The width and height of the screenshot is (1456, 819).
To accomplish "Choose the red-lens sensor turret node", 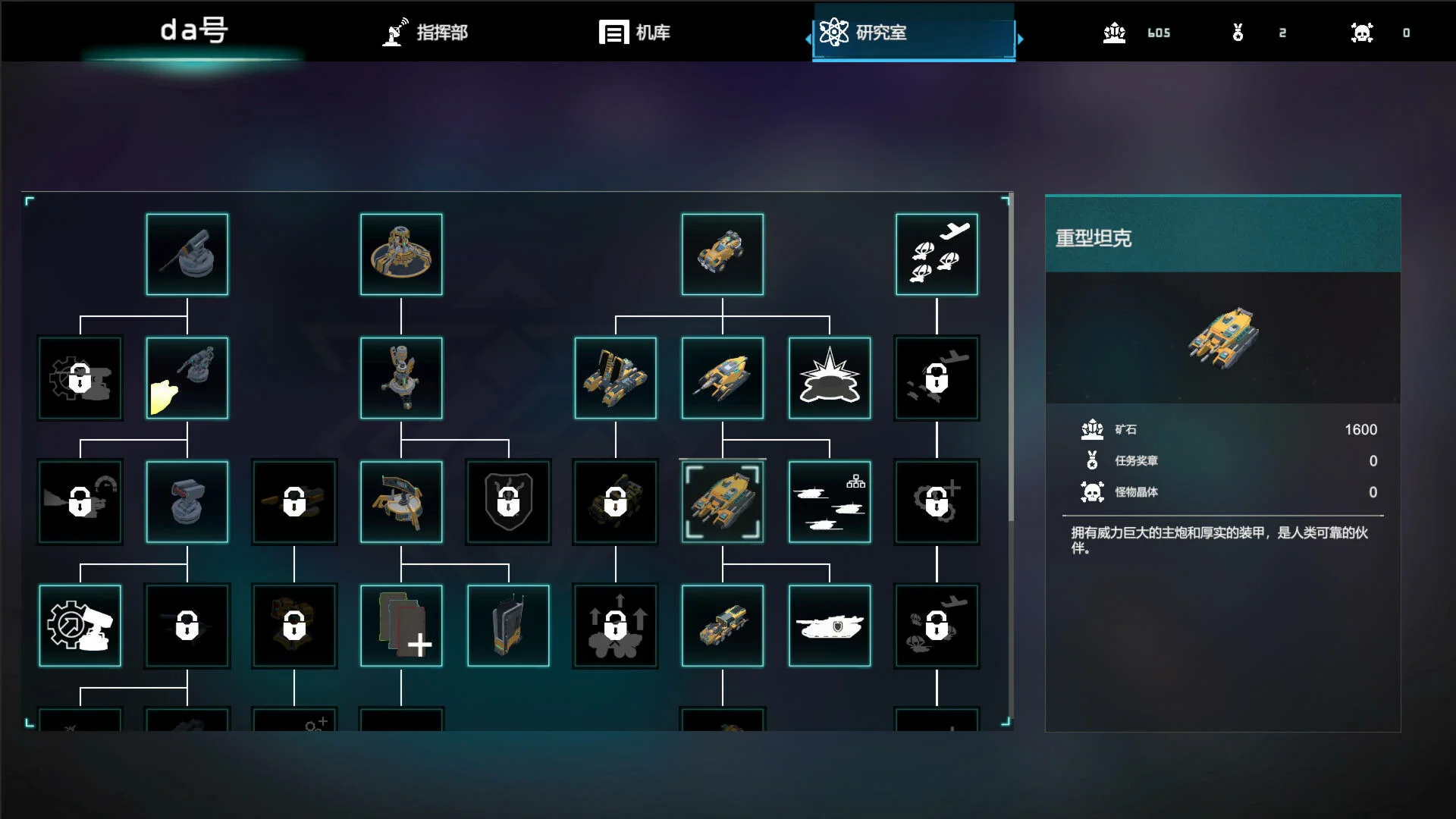I will (187, 502).
